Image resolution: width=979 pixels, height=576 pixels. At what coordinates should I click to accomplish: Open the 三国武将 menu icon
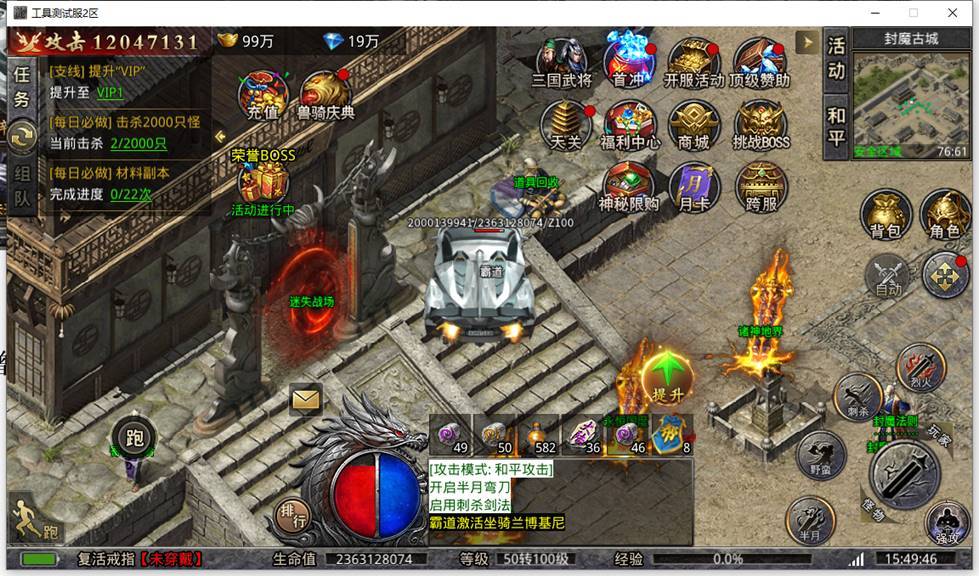pos(562,62)
